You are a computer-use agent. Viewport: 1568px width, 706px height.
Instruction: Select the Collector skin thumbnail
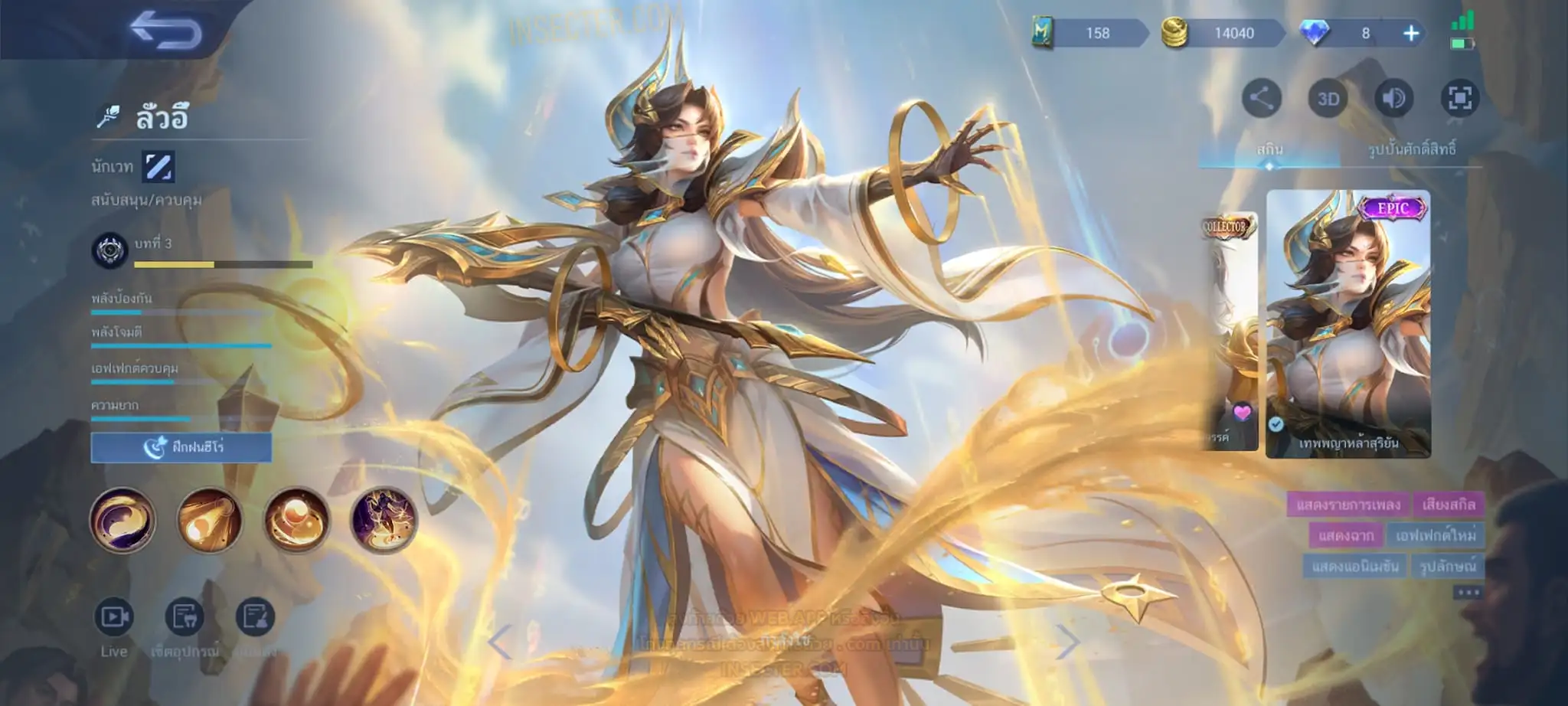click(x=1230, y=329)
